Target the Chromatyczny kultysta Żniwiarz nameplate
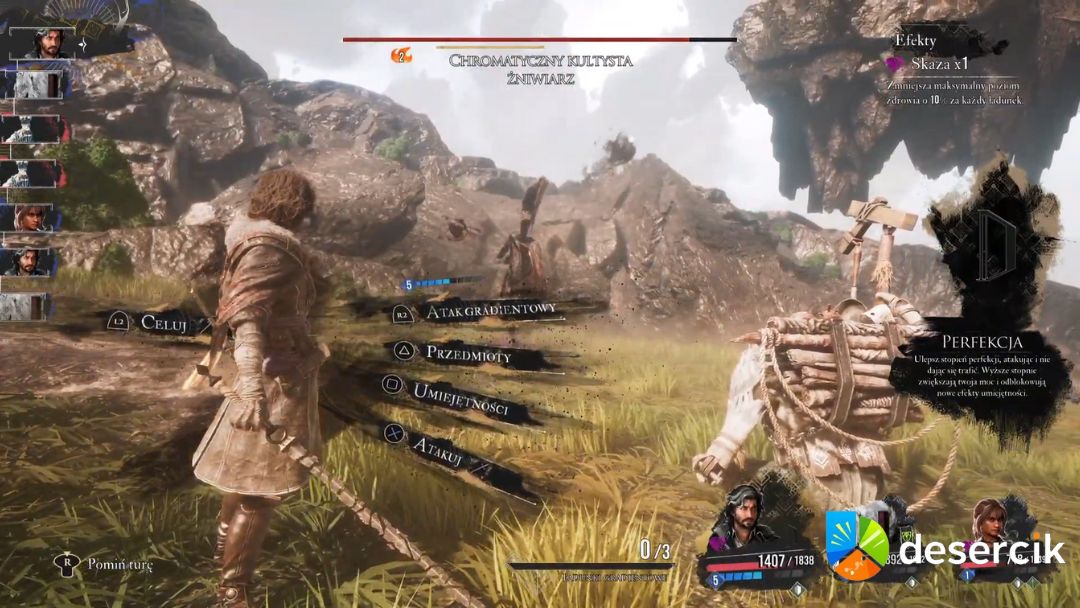Viewport: 1080px width, 608px height. point(540,68)
